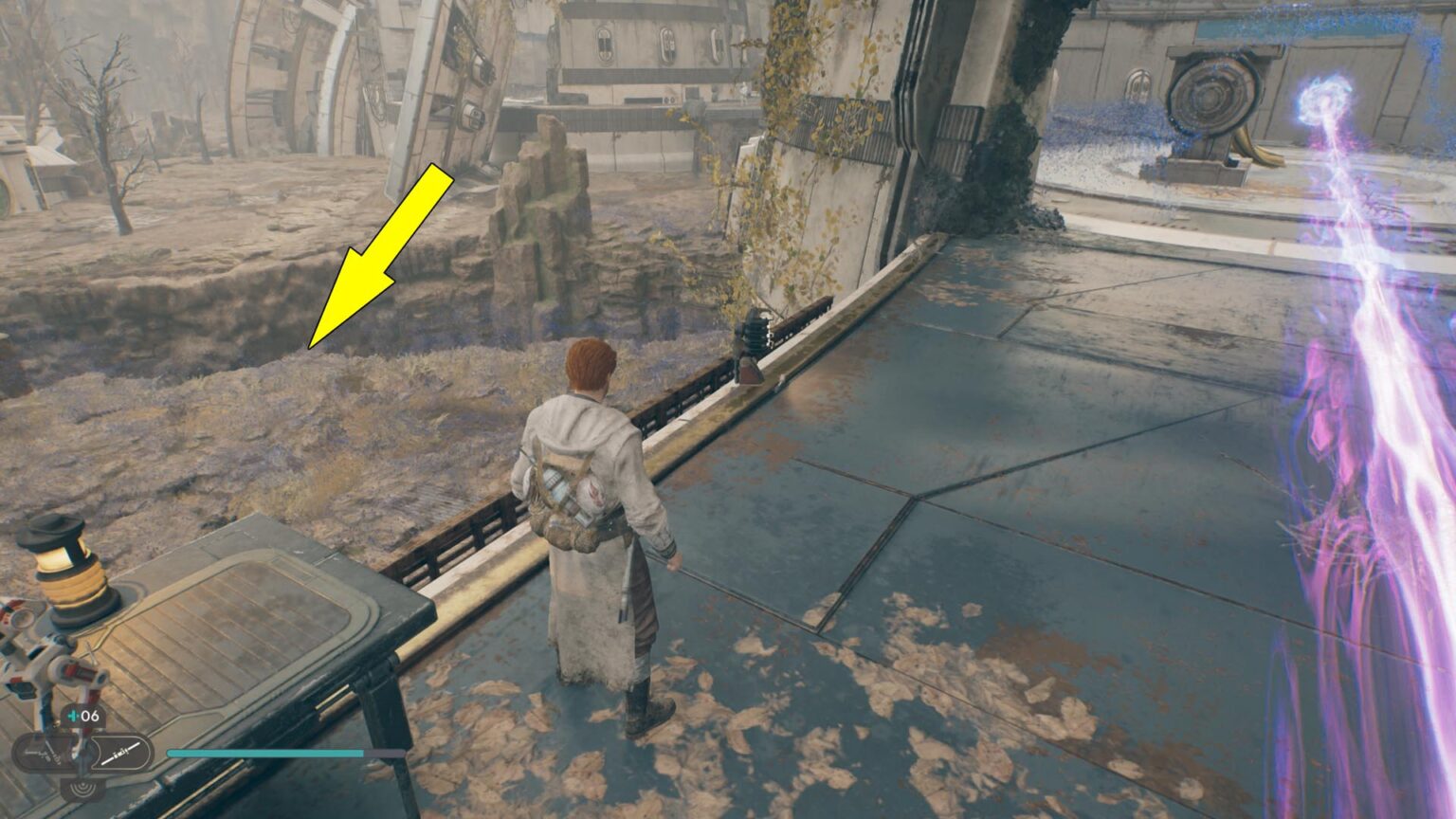Select the stim counter icon showing 06
1456x819 pixels.
81,716
